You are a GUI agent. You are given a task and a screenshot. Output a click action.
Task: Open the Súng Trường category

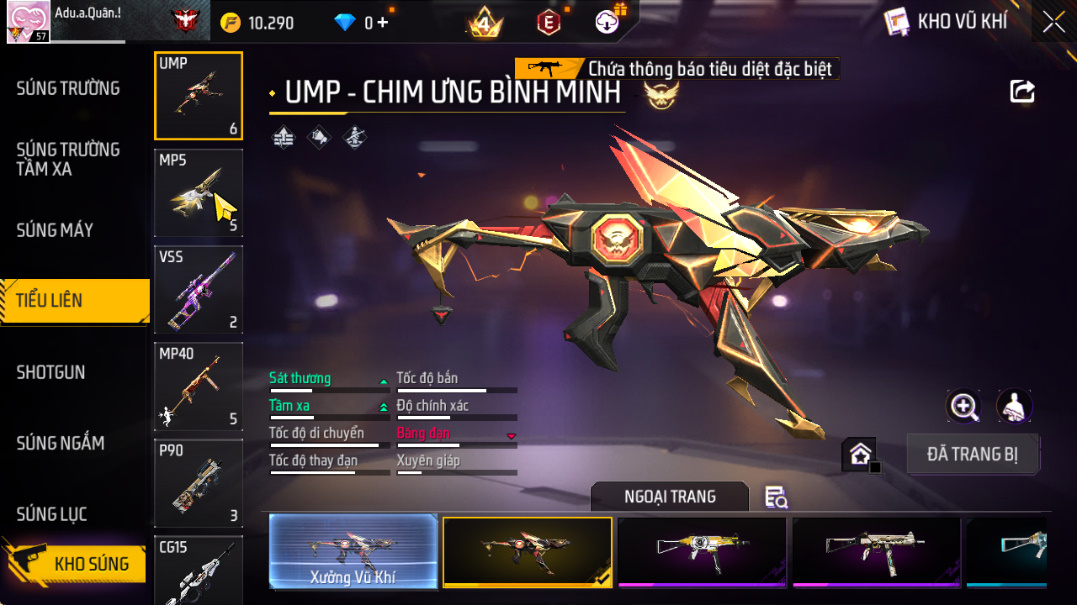68,88
